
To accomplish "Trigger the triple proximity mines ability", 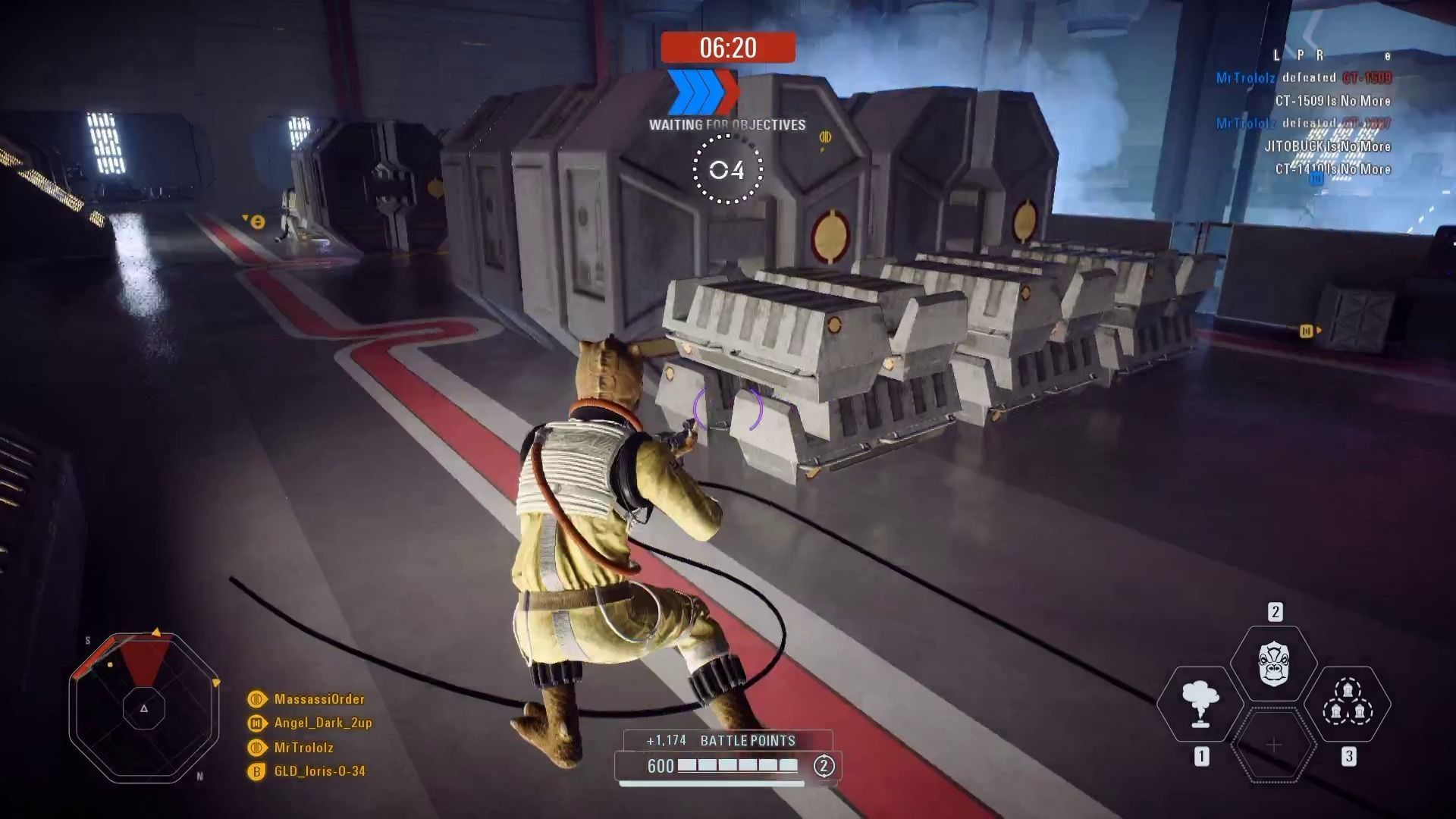I will coord(1348,704).
